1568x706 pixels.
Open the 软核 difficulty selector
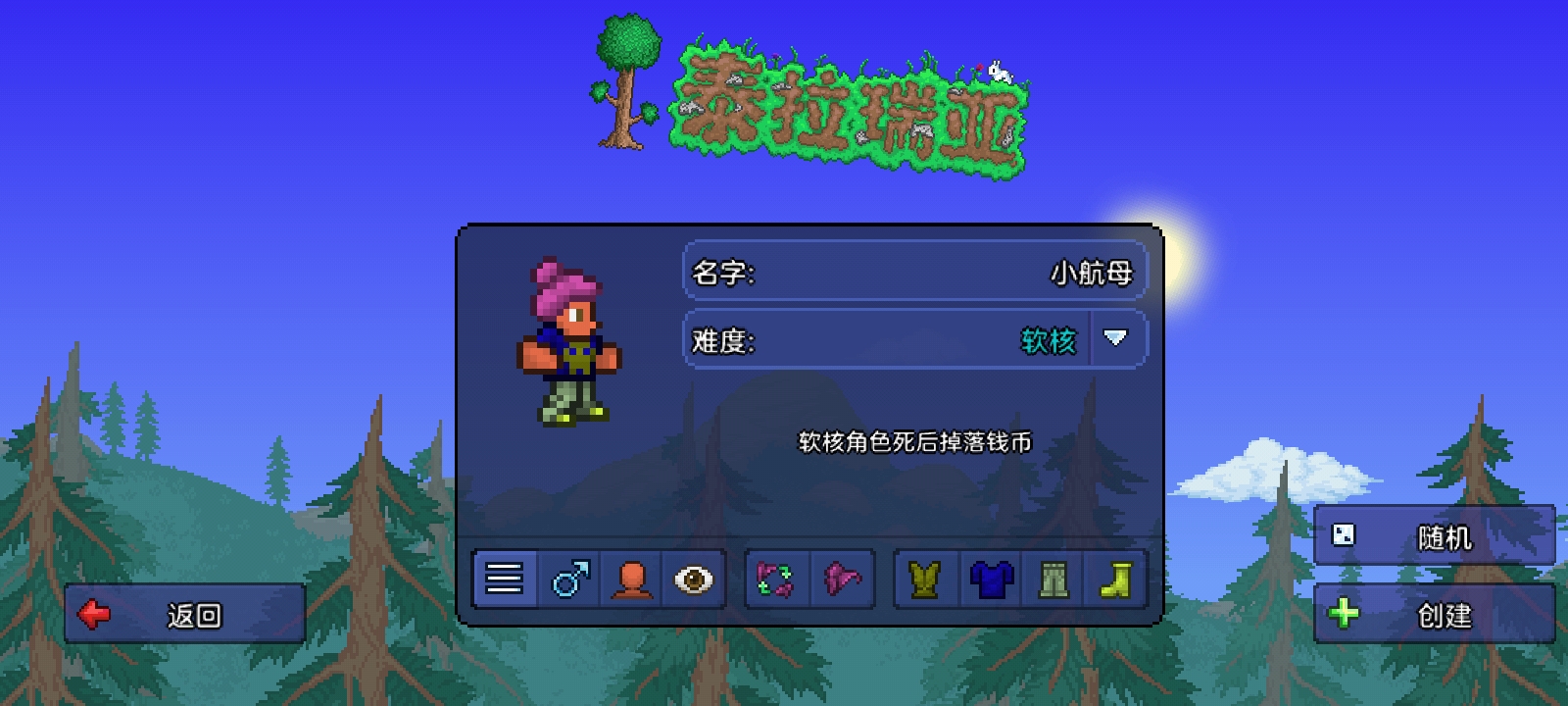pyautogui.click(x=1050, y=338)
